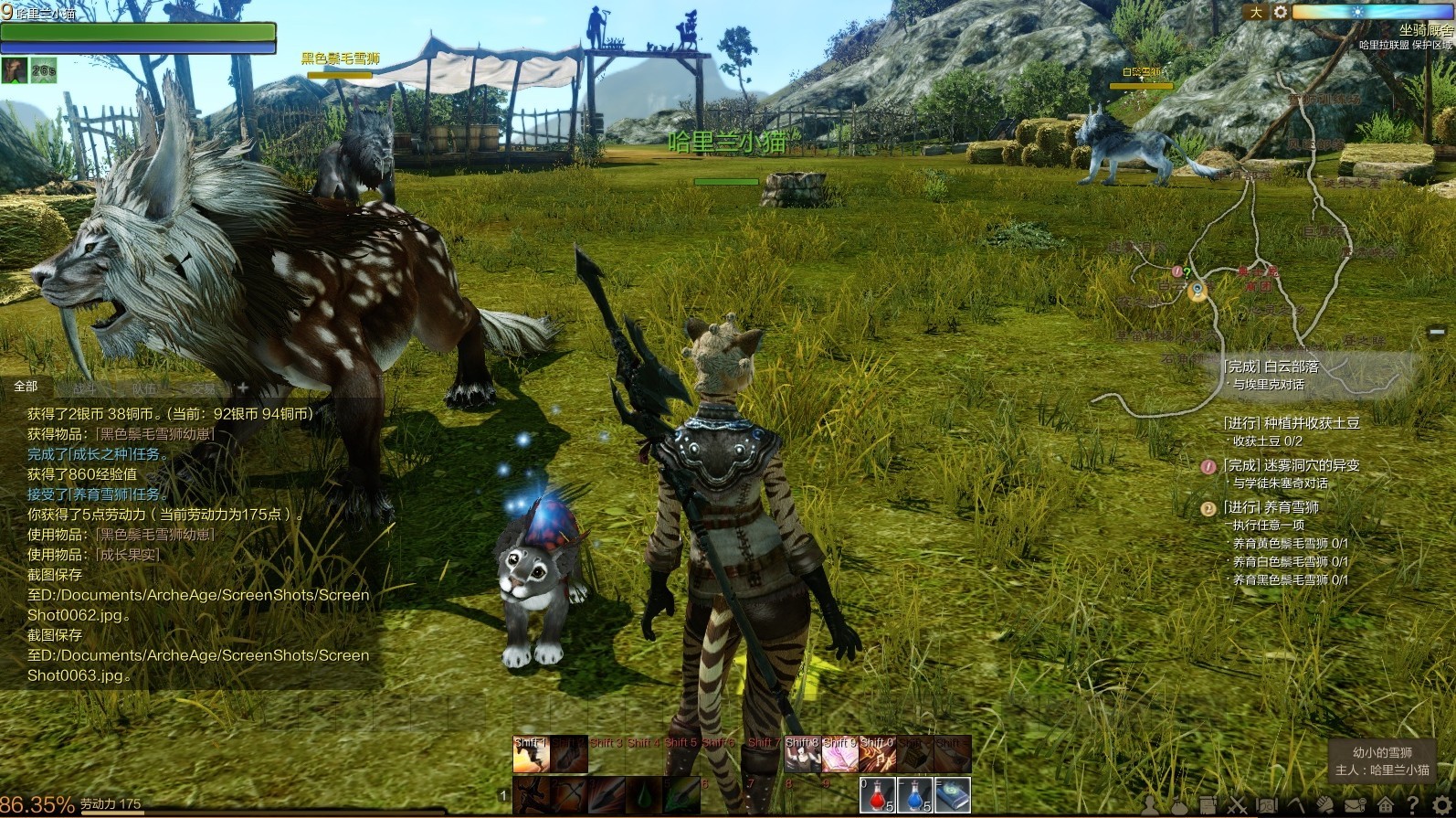Trigger the Shift 8 dance emote skill

(x=802, y=755)
